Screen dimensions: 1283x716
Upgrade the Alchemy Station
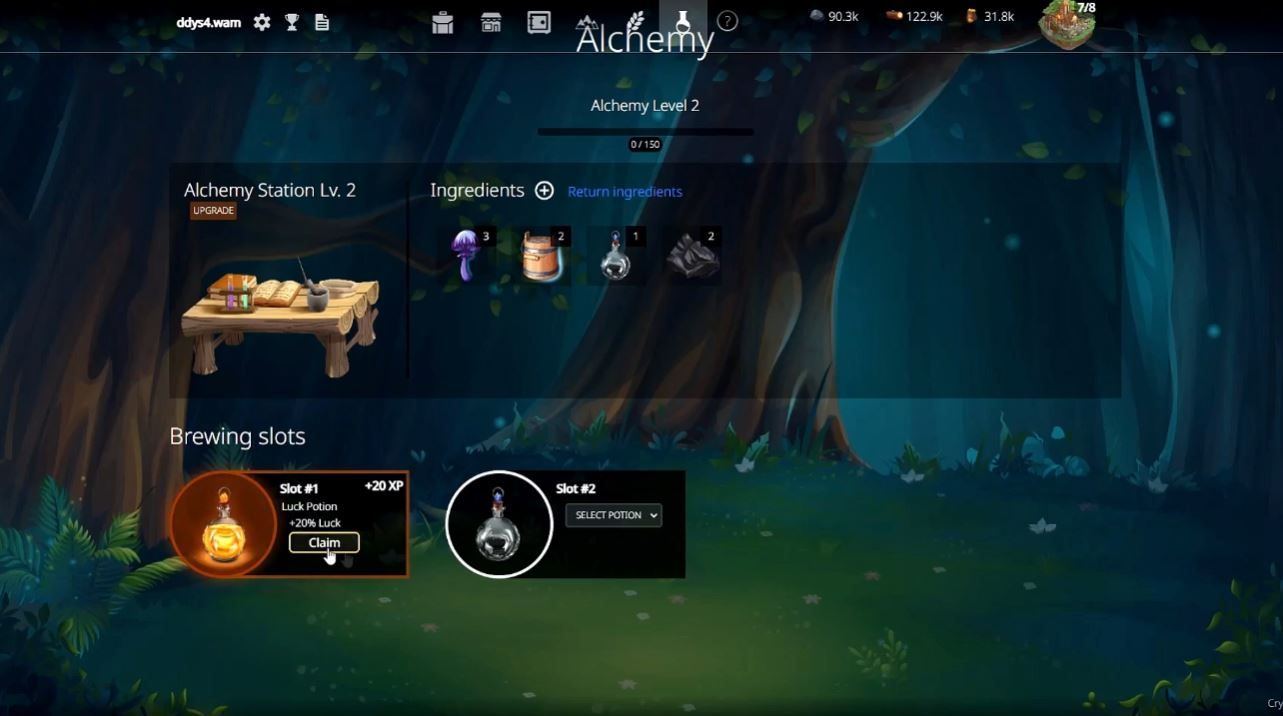coord(214,211)
